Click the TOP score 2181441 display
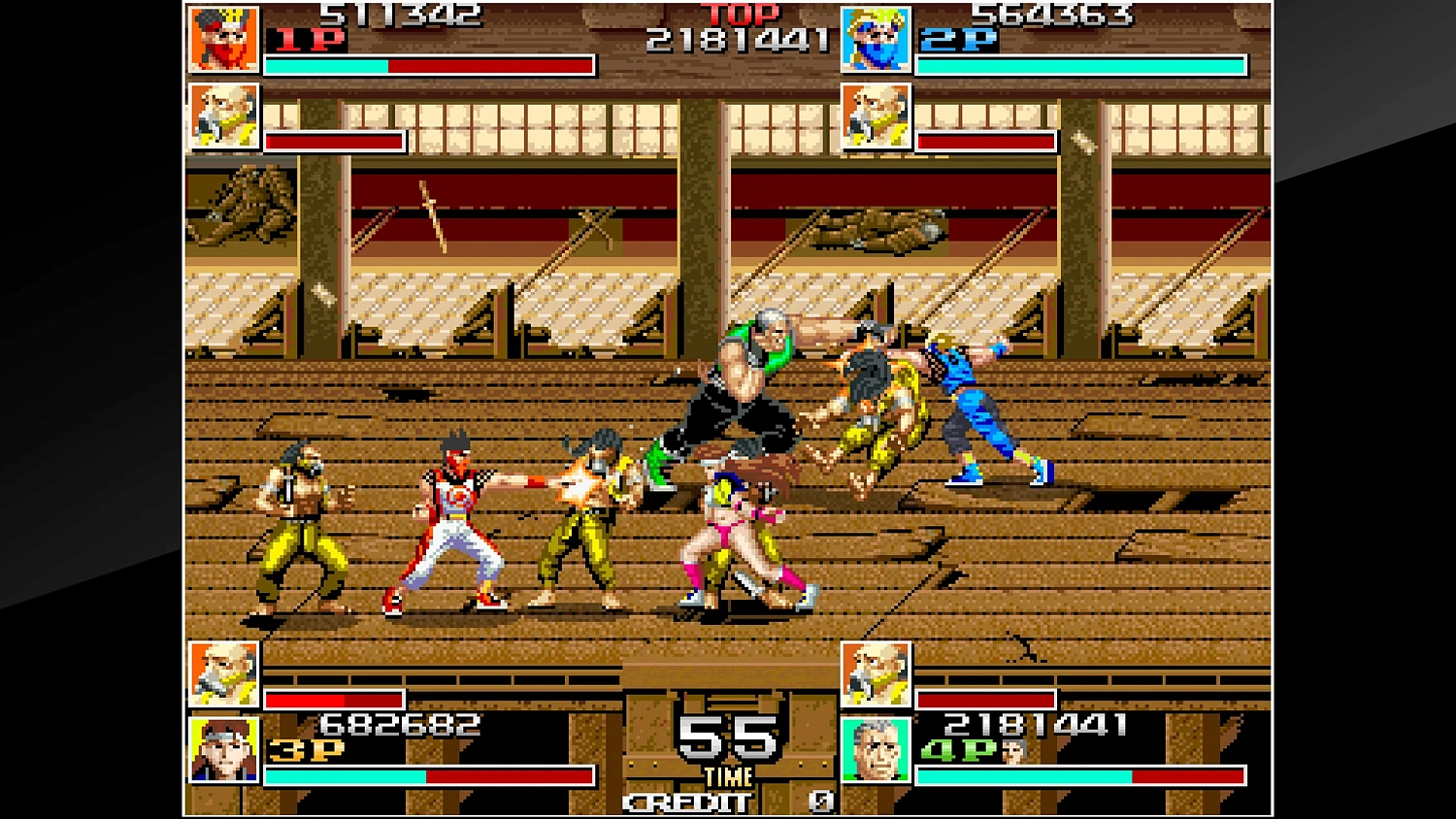This screenshot has width=1456, height=819. pyautogui.click(x=741, y=41)
